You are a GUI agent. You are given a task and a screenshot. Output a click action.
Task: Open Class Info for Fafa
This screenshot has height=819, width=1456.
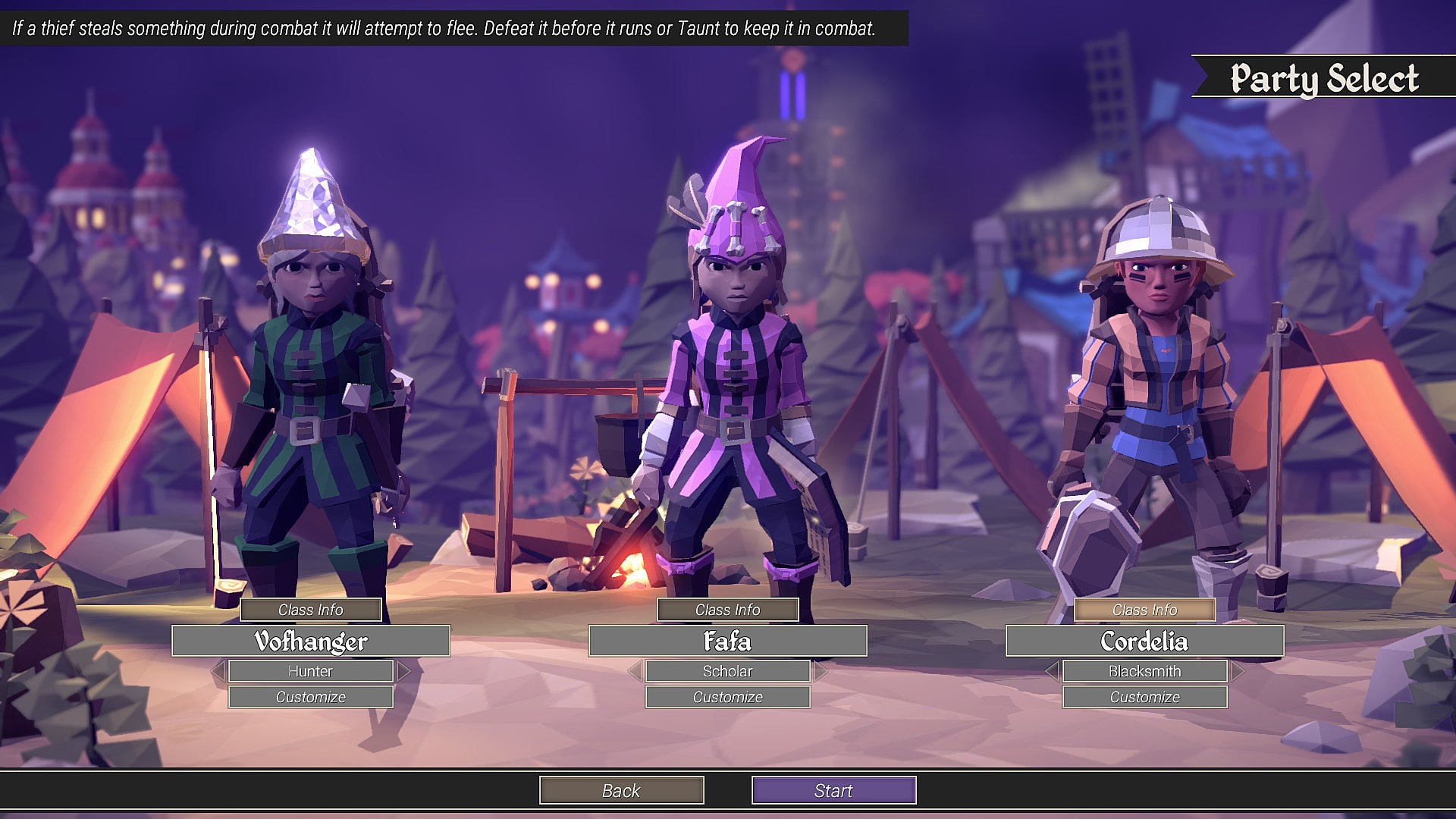point(728,610)
